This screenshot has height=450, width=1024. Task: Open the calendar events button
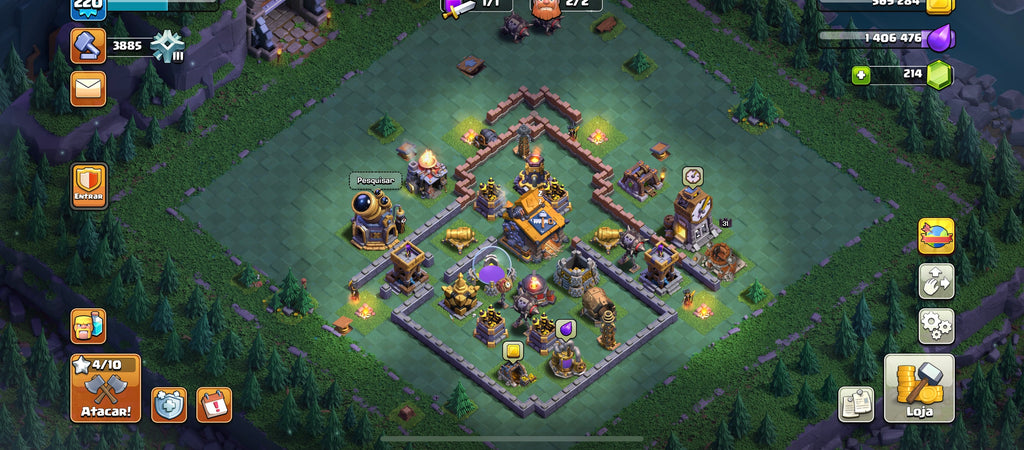click(x=214, y=404)
